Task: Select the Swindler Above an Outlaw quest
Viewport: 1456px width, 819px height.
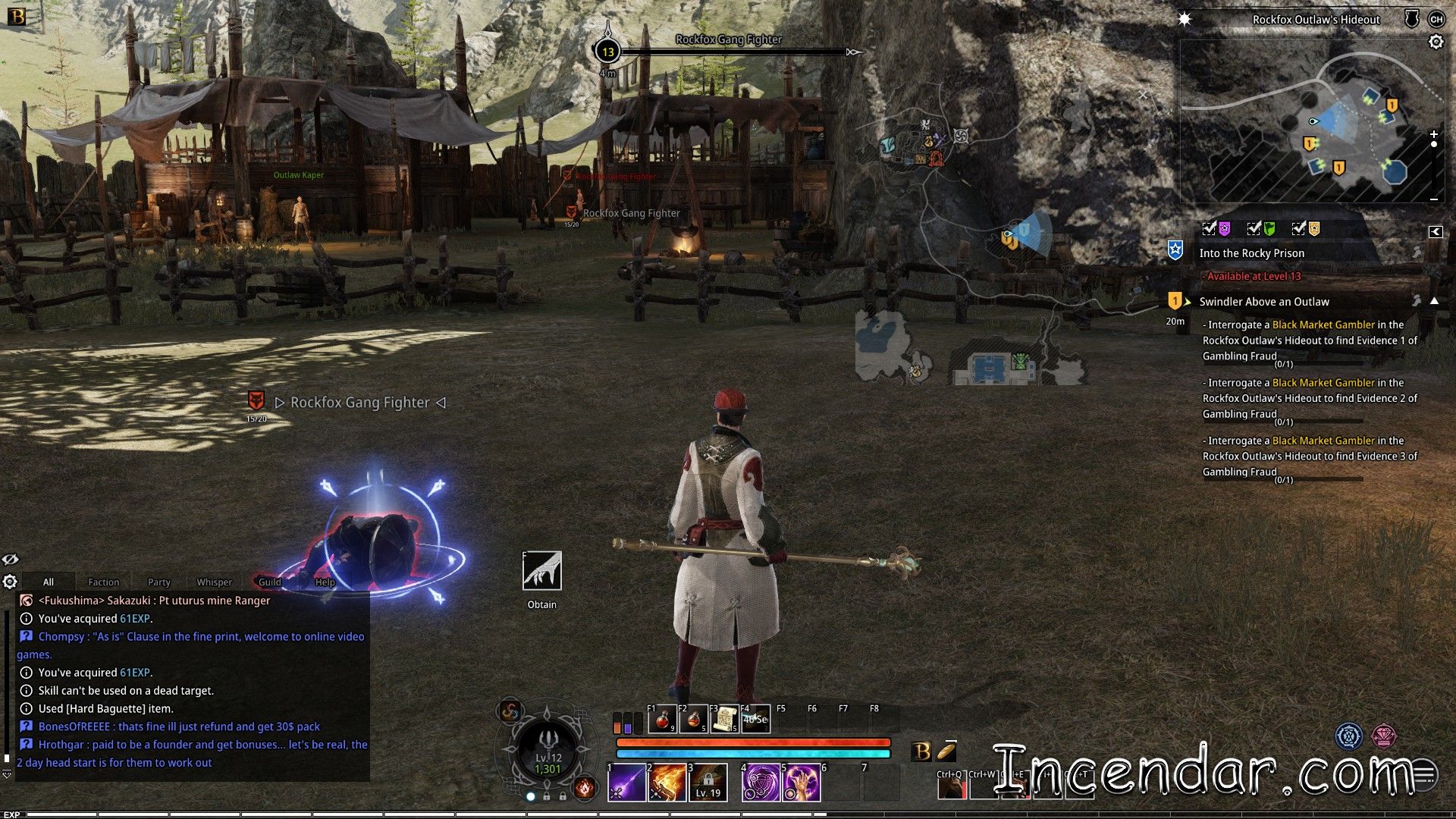Action: click(x=1263, y=302)
